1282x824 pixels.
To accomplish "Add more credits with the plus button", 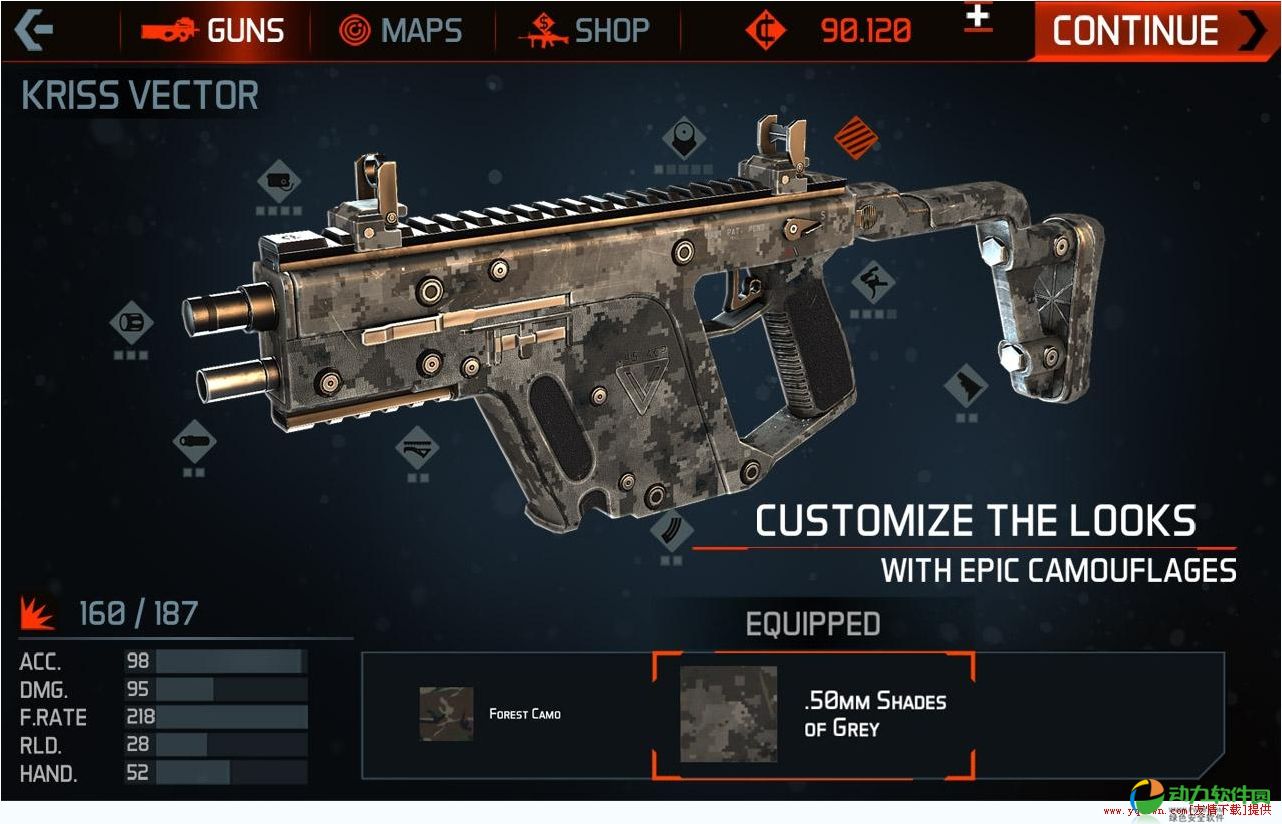I will point(978,19).
